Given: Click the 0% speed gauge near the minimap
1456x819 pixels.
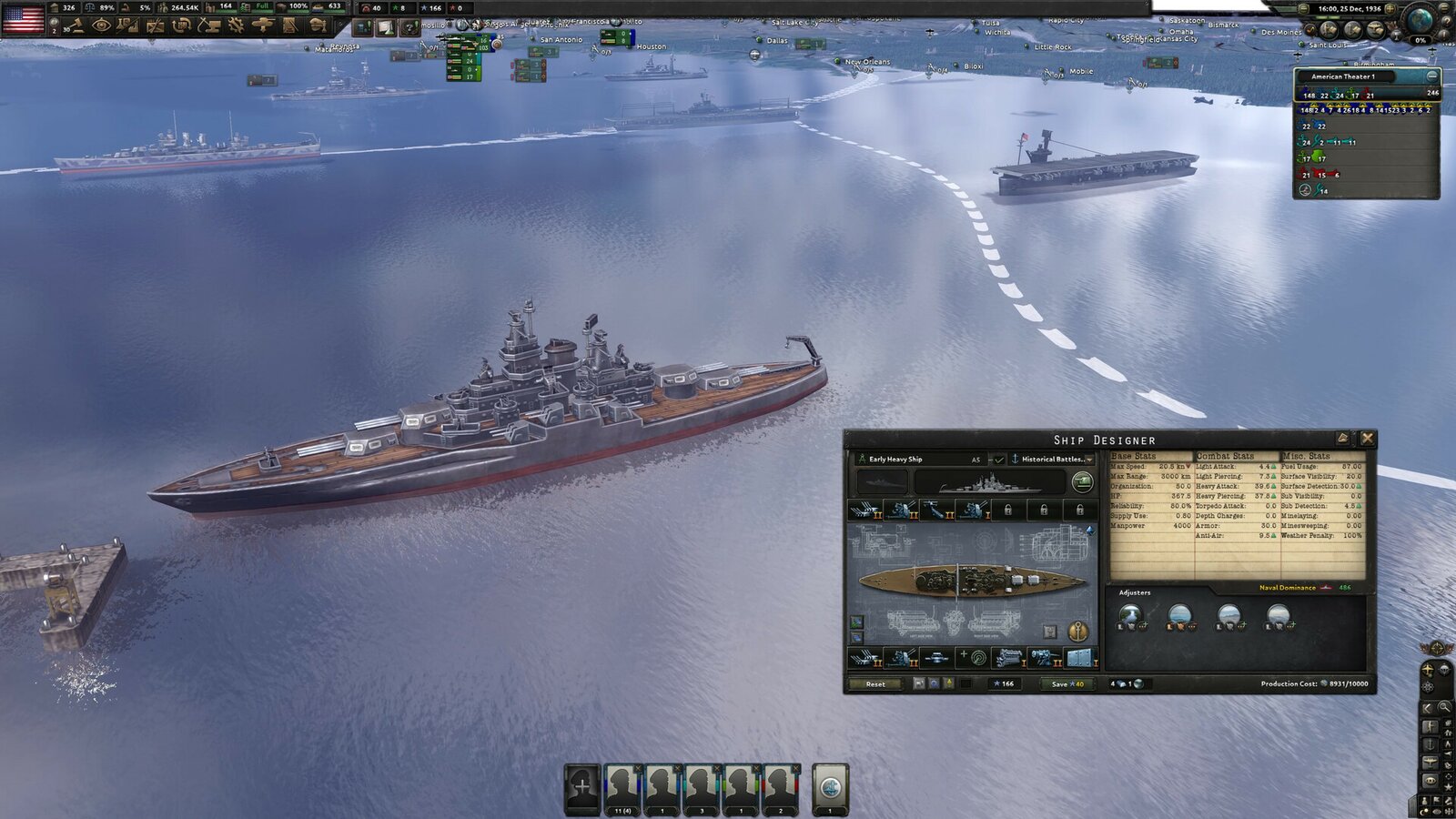Looking at the screenshot, I should pyautogui.click(x=1421, y=40).
